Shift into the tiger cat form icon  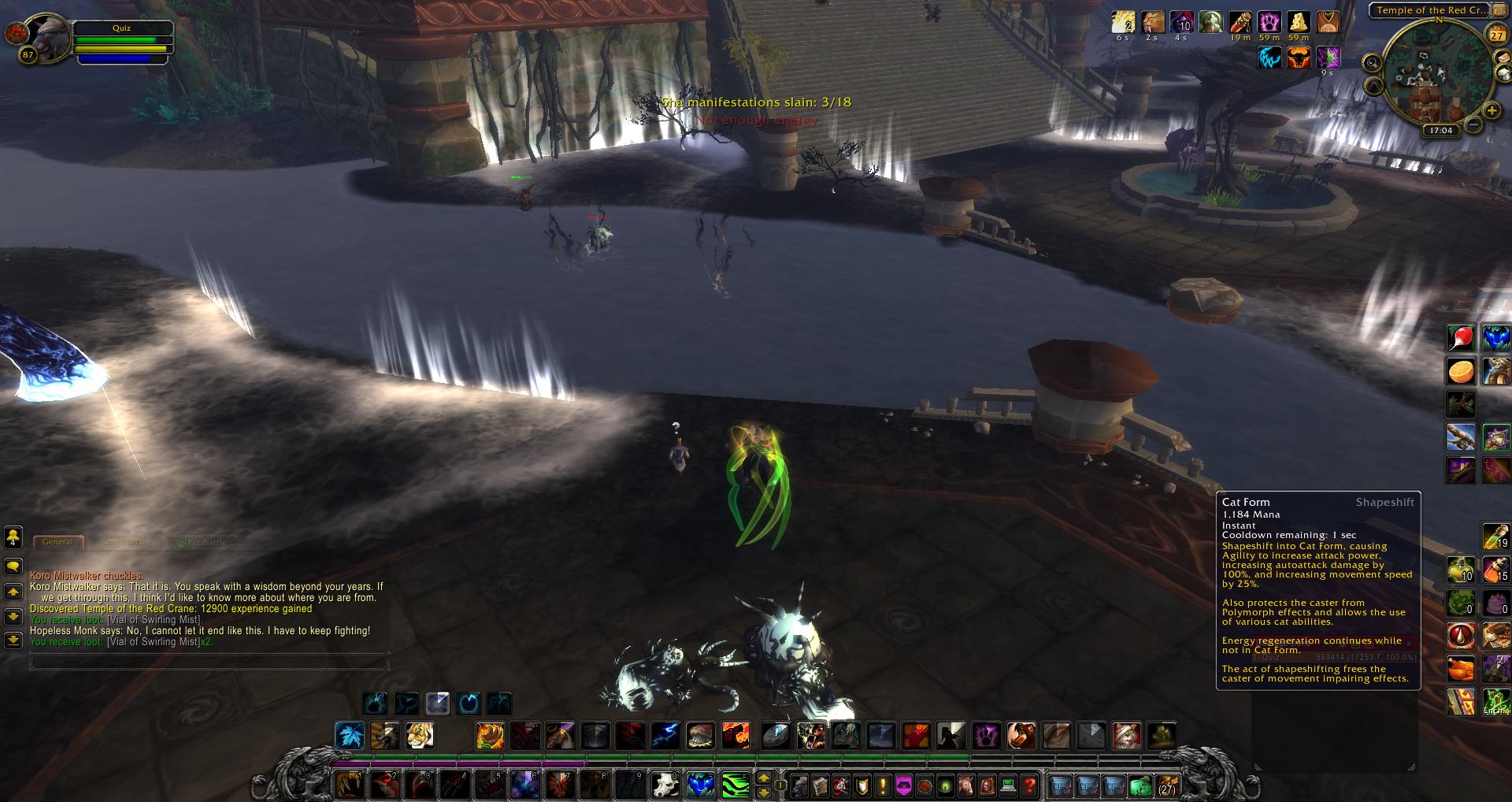(420, 736)
